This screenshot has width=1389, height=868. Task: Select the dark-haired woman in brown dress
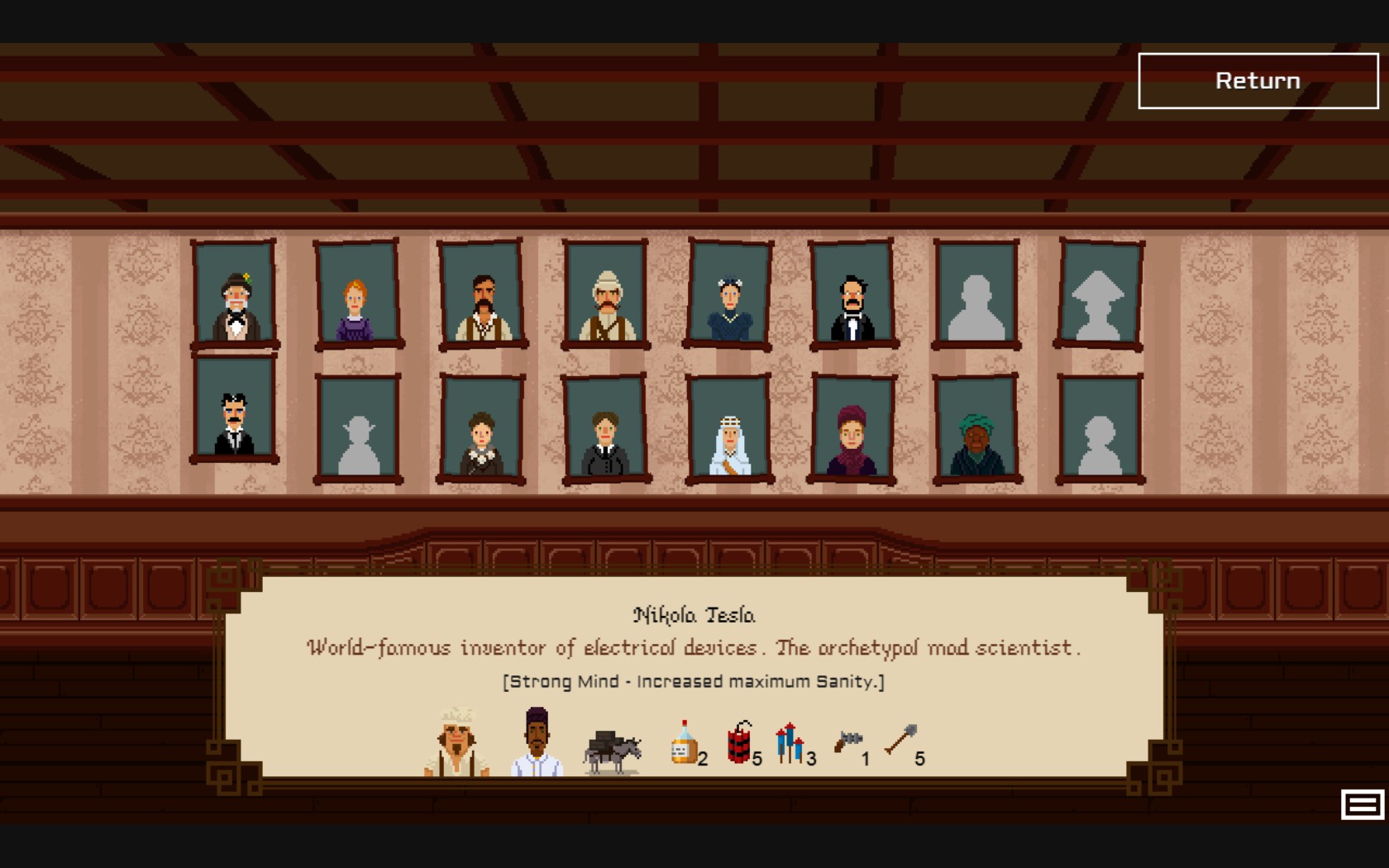tap(481, 428)
